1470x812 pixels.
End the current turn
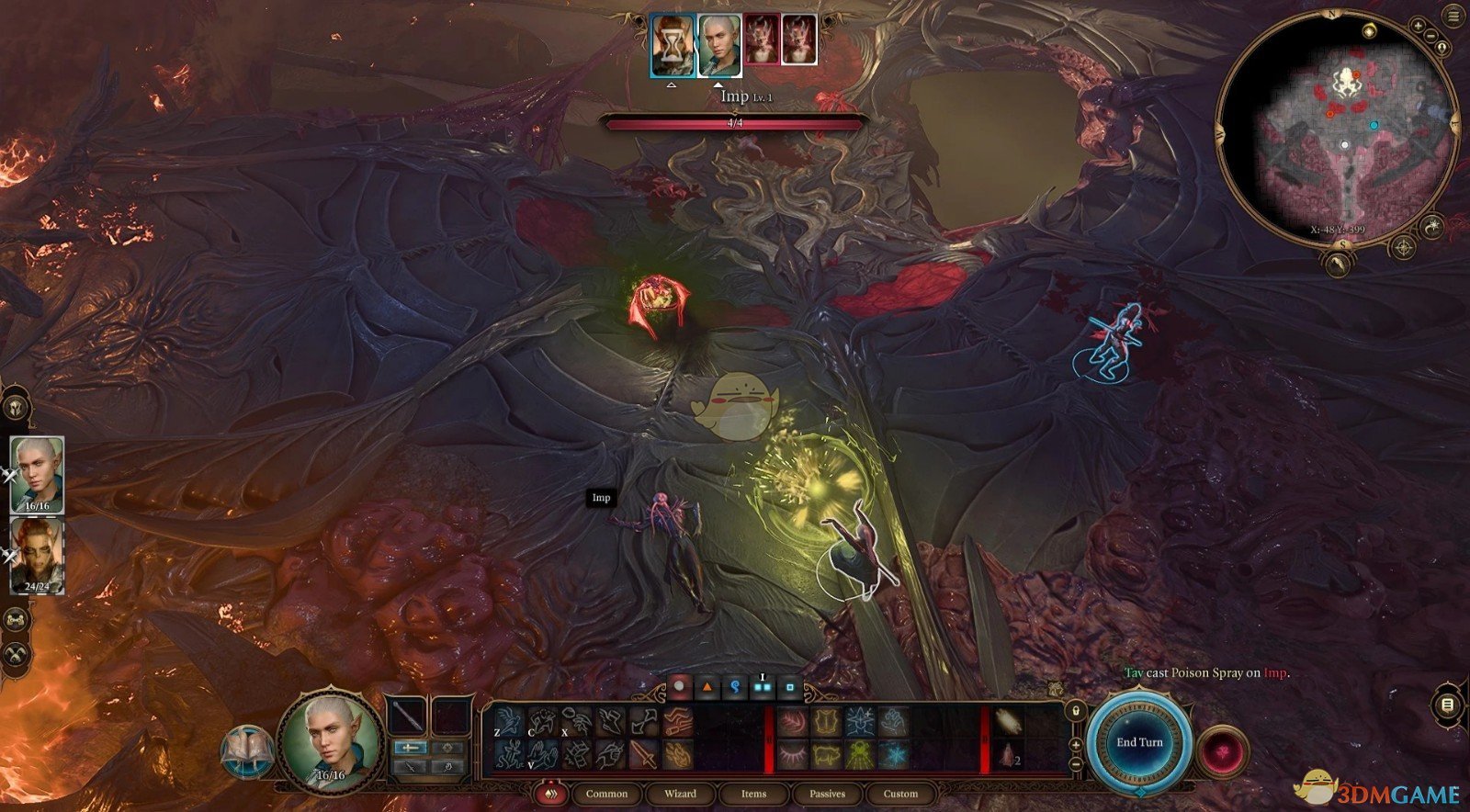[x=1139, y=742]
